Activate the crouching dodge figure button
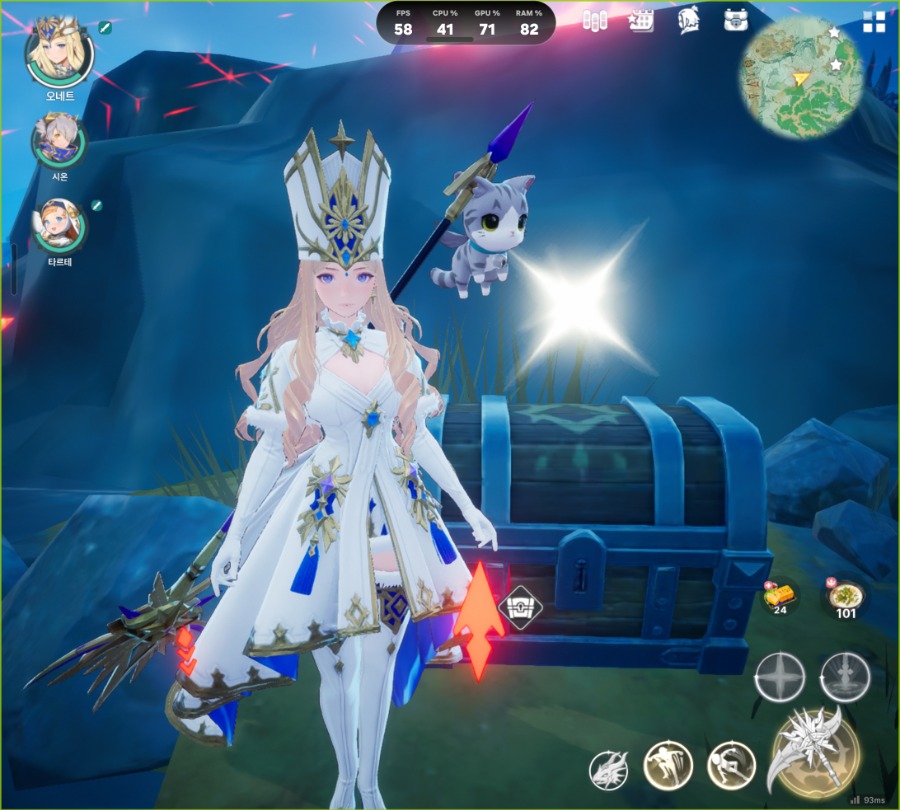This screenshot has height=810, width=900. tap(730, 766)
